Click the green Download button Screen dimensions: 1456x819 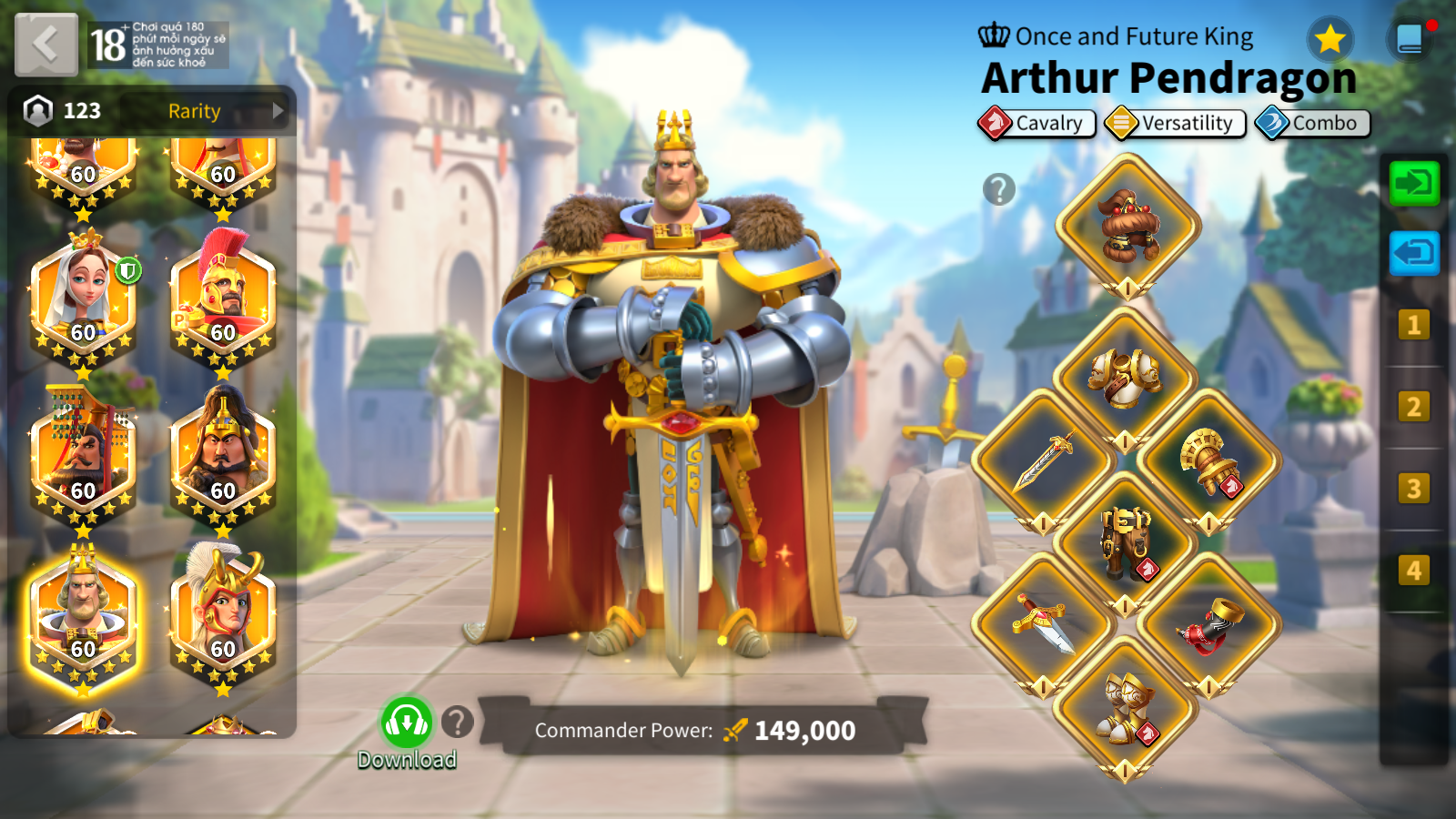coord(407,723)
